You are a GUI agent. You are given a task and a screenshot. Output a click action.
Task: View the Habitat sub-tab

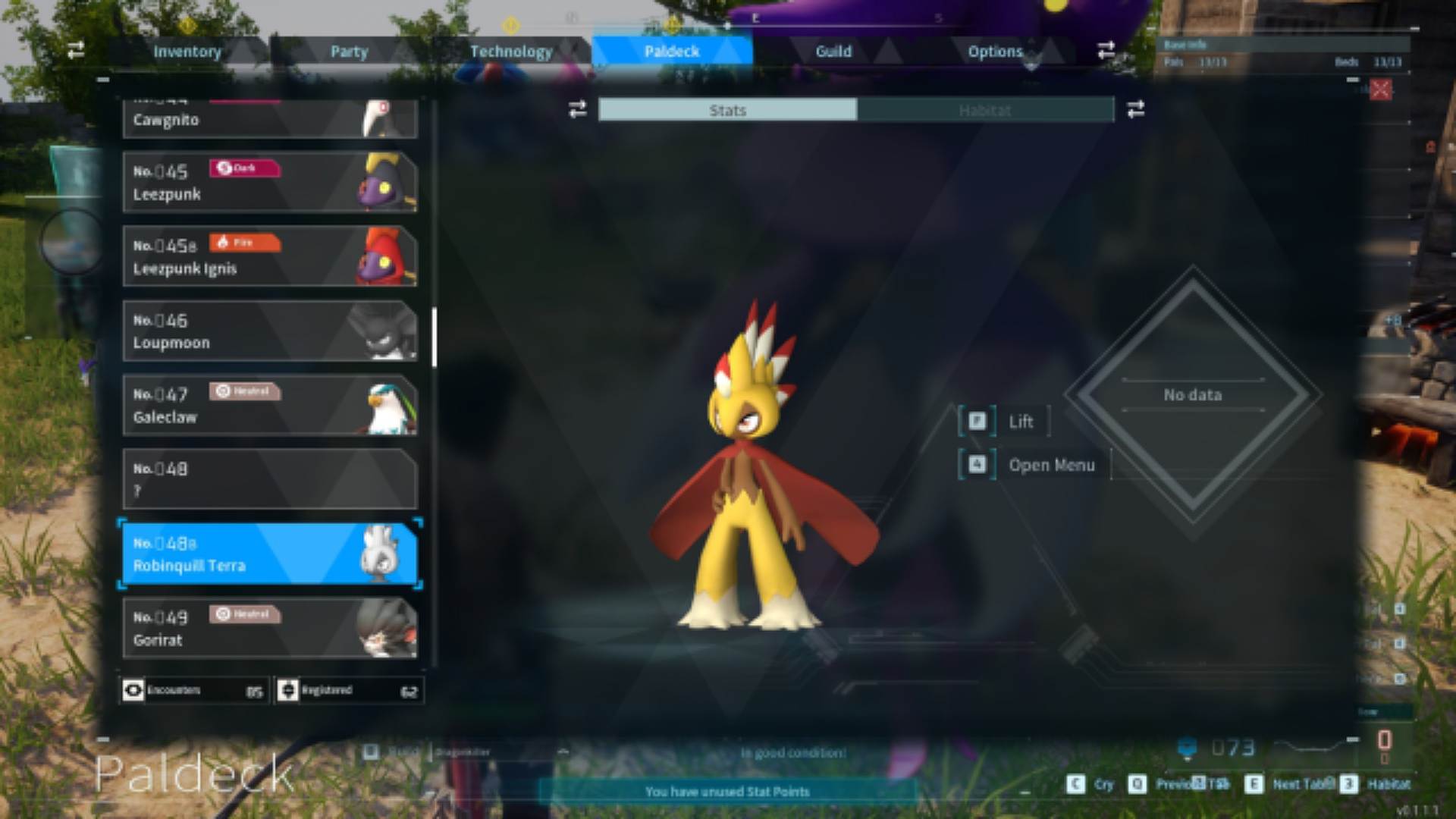(x=985, y=111)
